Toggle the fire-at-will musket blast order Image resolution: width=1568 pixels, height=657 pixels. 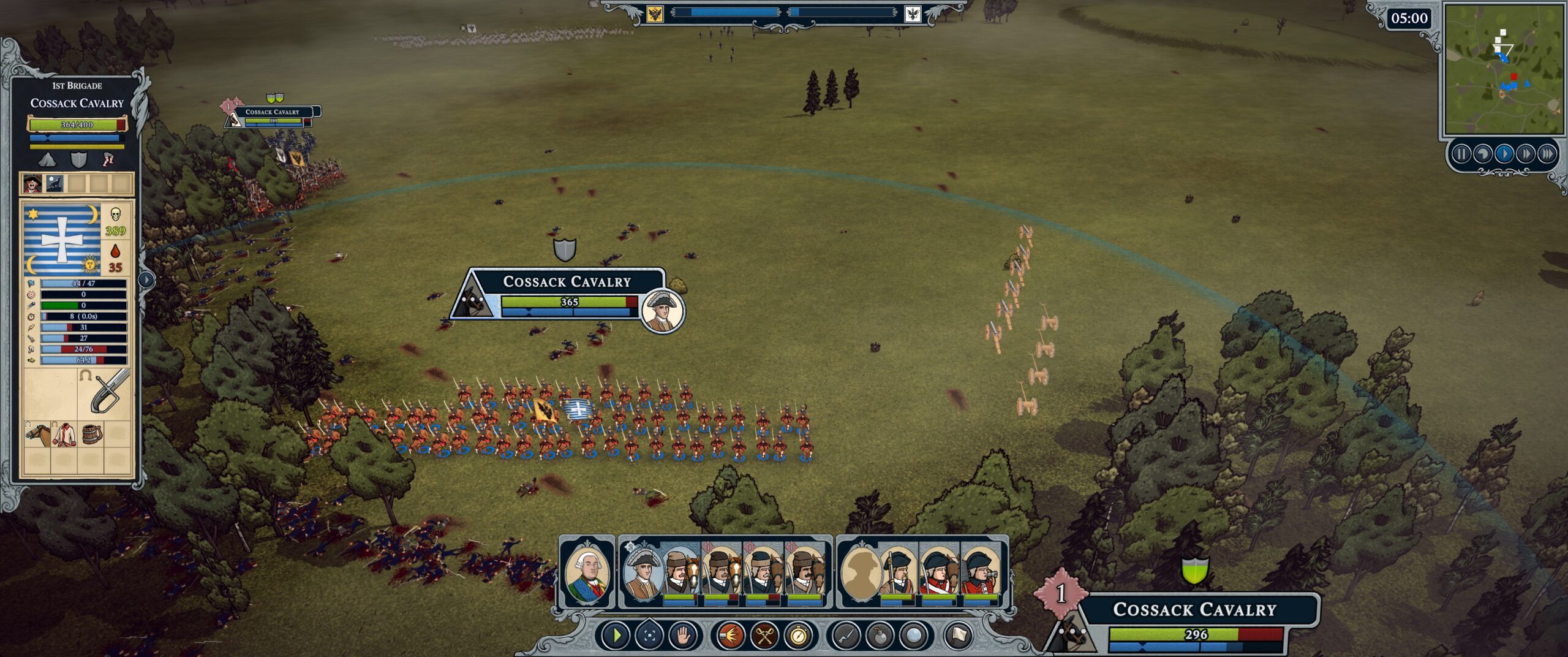coord(729,636)
